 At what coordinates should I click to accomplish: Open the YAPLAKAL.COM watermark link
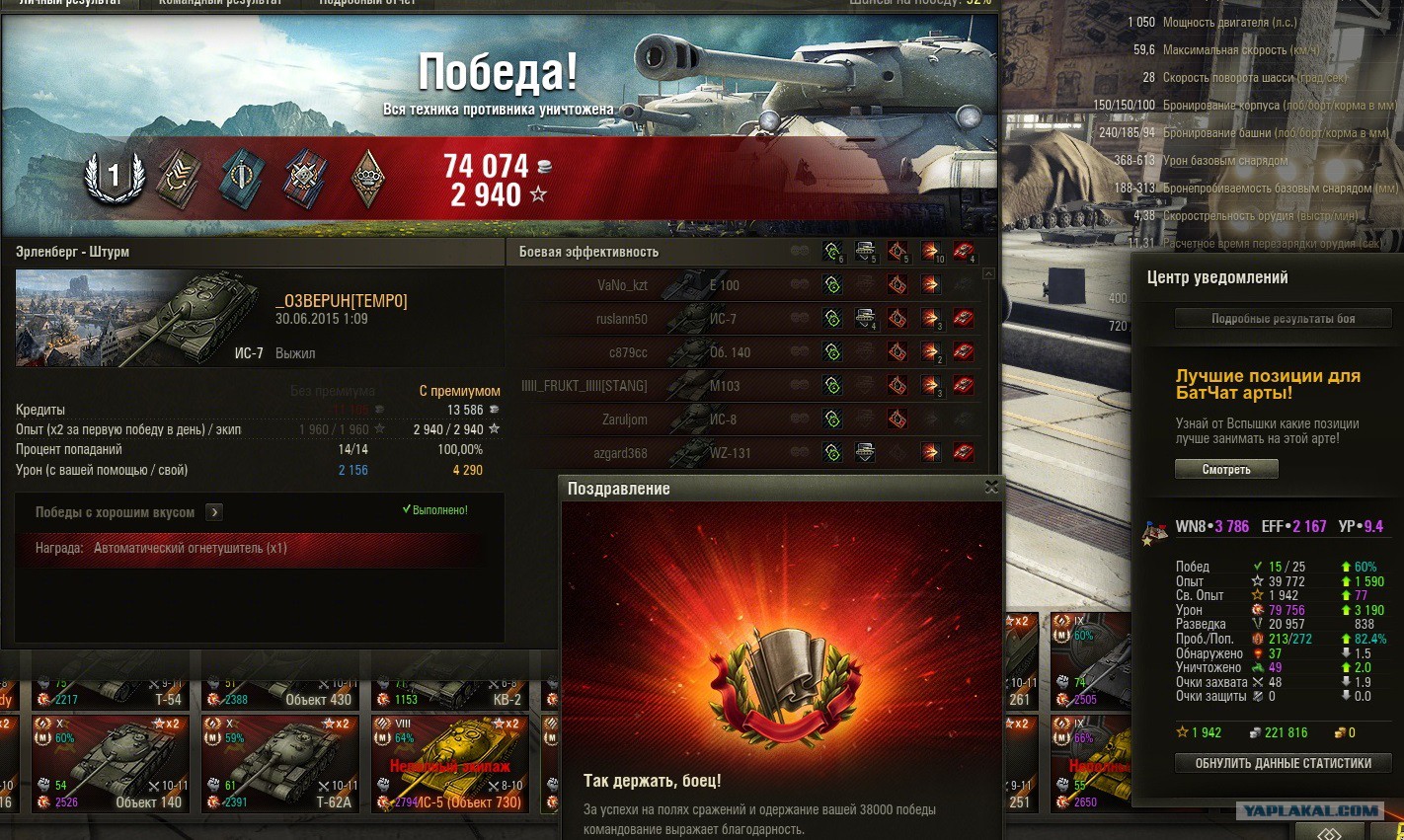point(1310,810)
